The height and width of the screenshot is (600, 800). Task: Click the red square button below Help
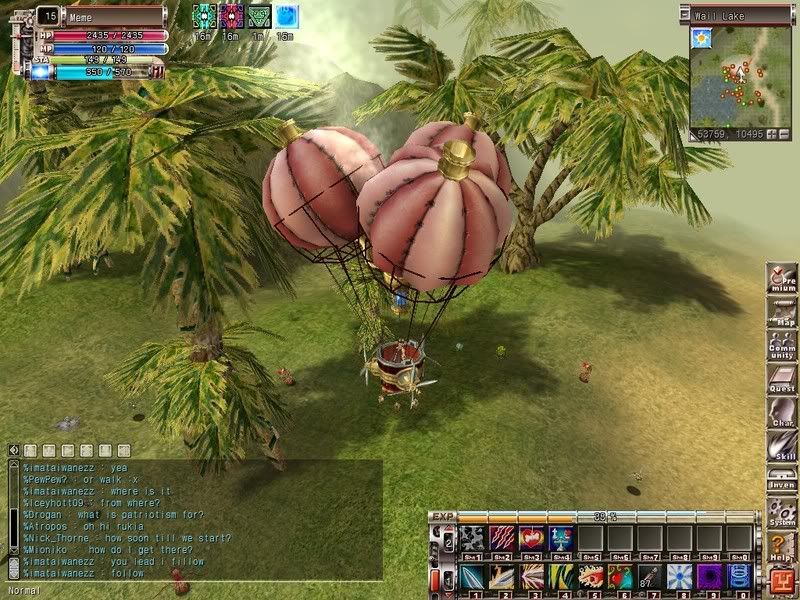point(781,579)
